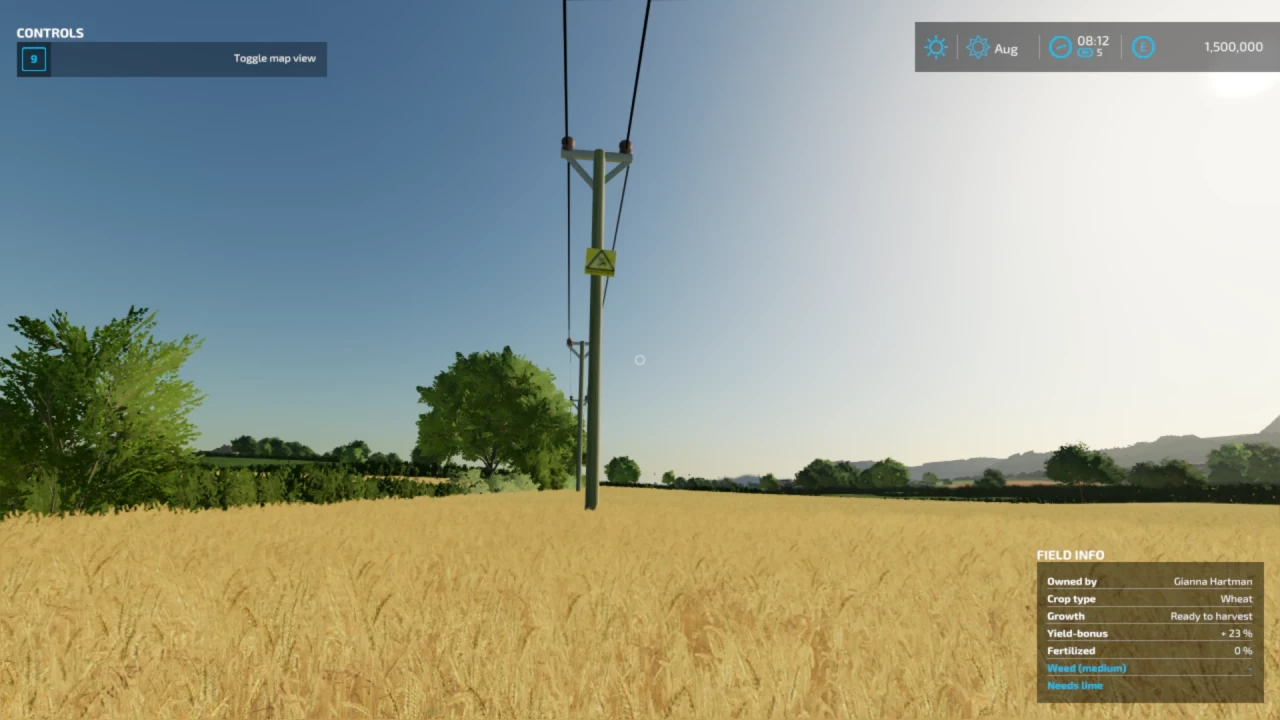Expand the Aug month selector
This screenshot has height=720, width=1280.
(x=1006, y=48)
